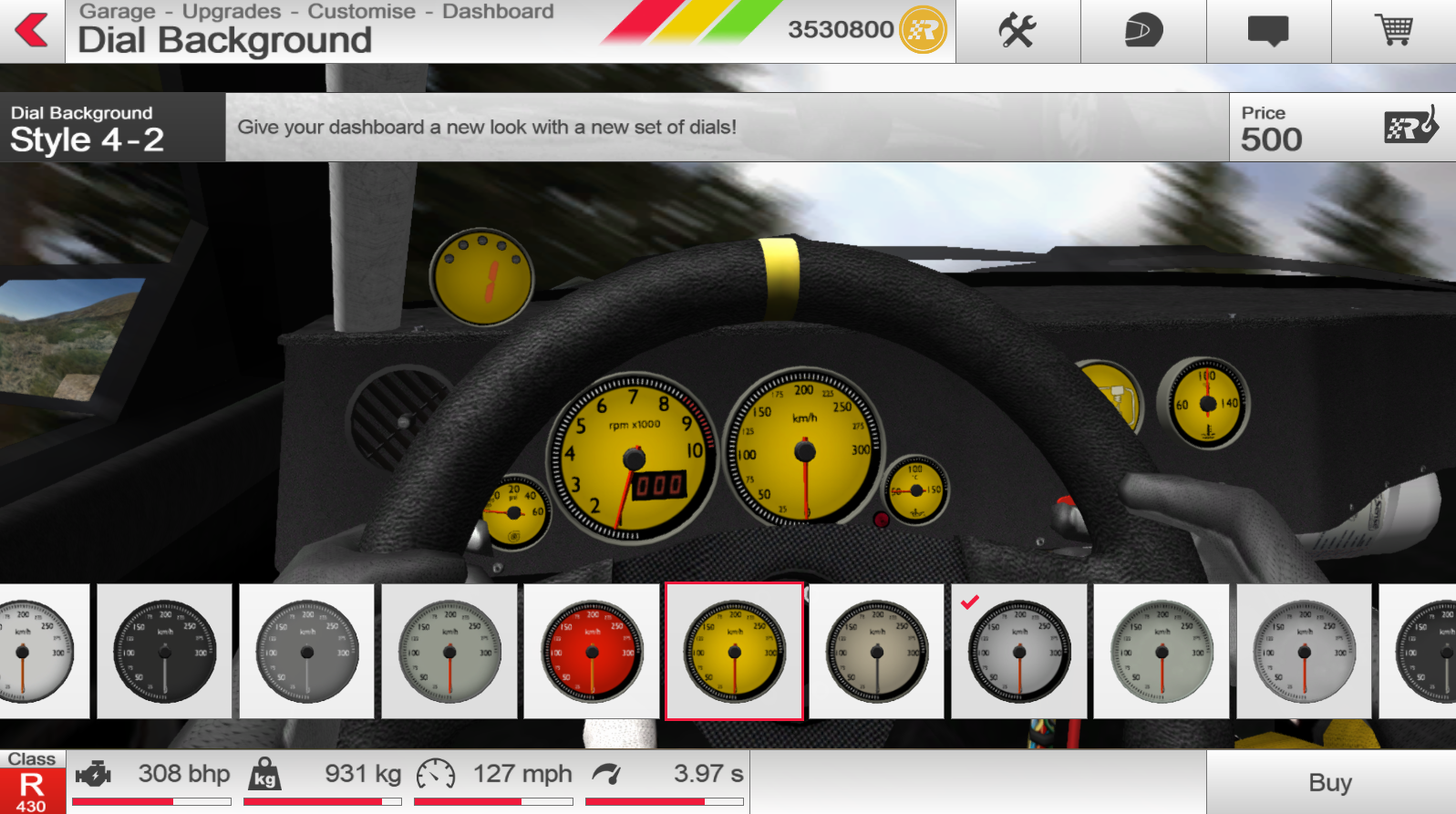Choose the beige dial style thumbnail
Image resolution: width=1456 pixels, height=814 pixels.
pos(876,651)
